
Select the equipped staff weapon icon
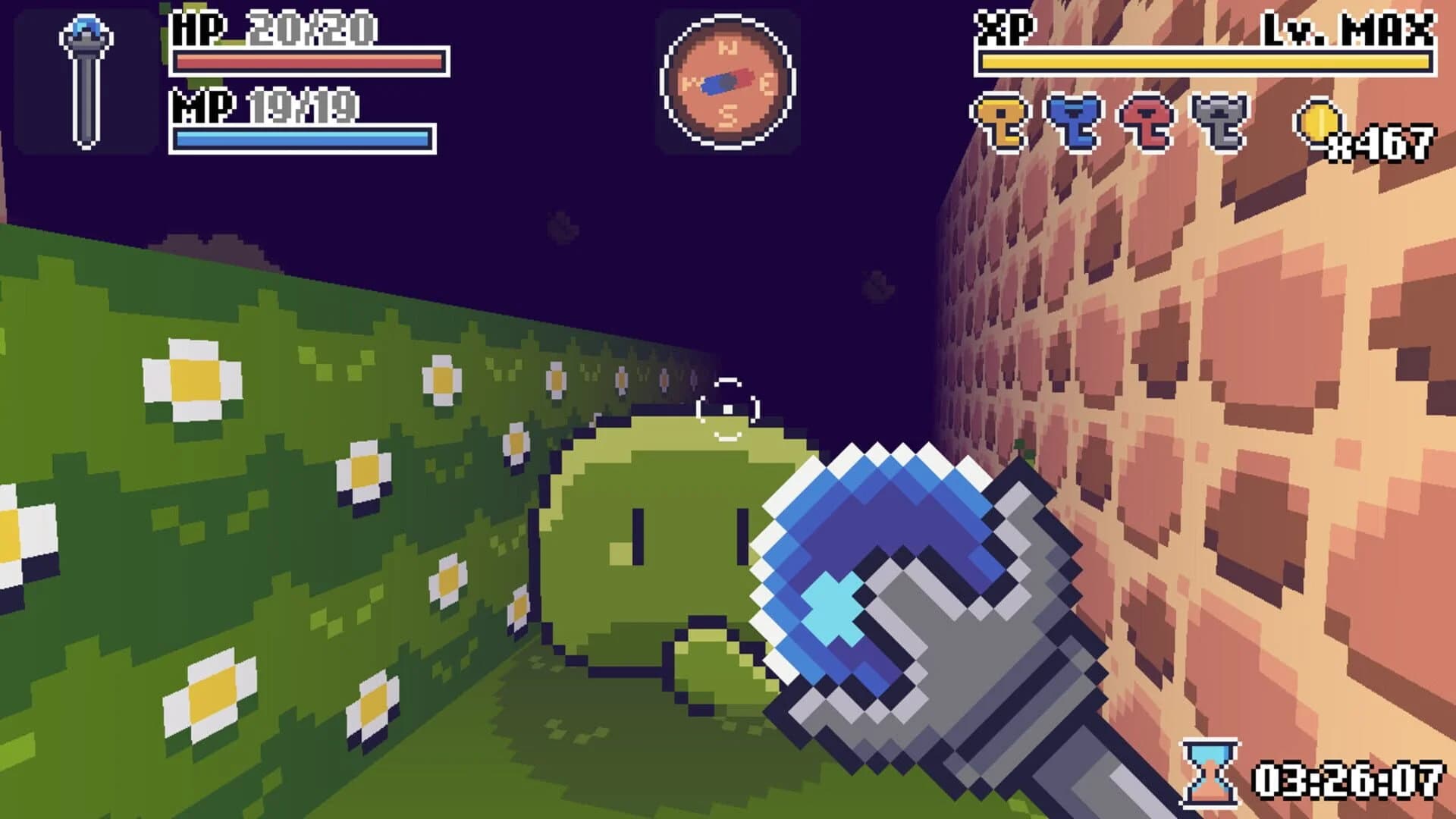86,80
